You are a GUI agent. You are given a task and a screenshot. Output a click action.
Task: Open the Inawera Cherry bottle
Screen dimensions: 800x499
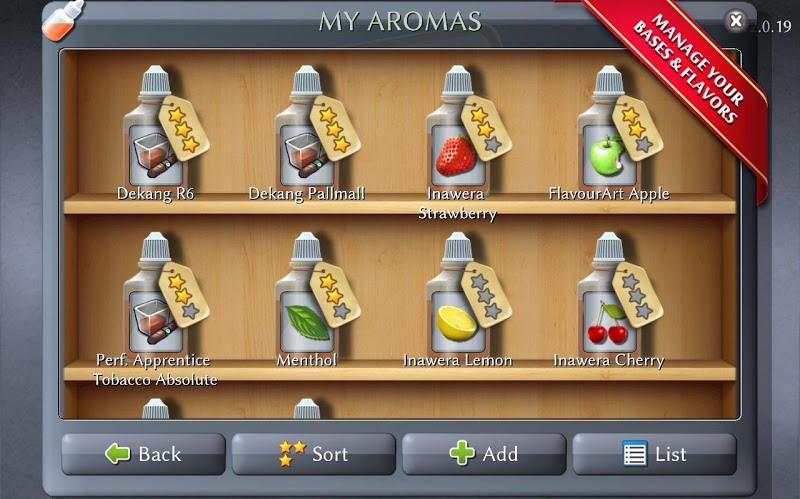(x=609, y=300)
